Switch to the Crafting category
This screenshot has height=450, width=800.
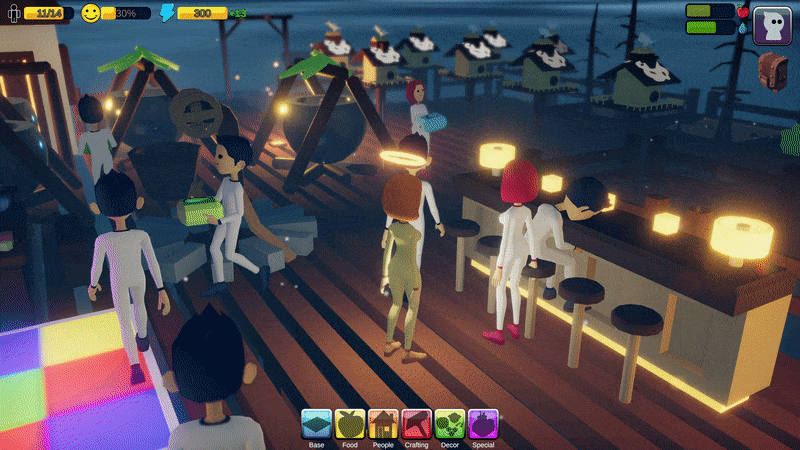click(x=416, y=424)
